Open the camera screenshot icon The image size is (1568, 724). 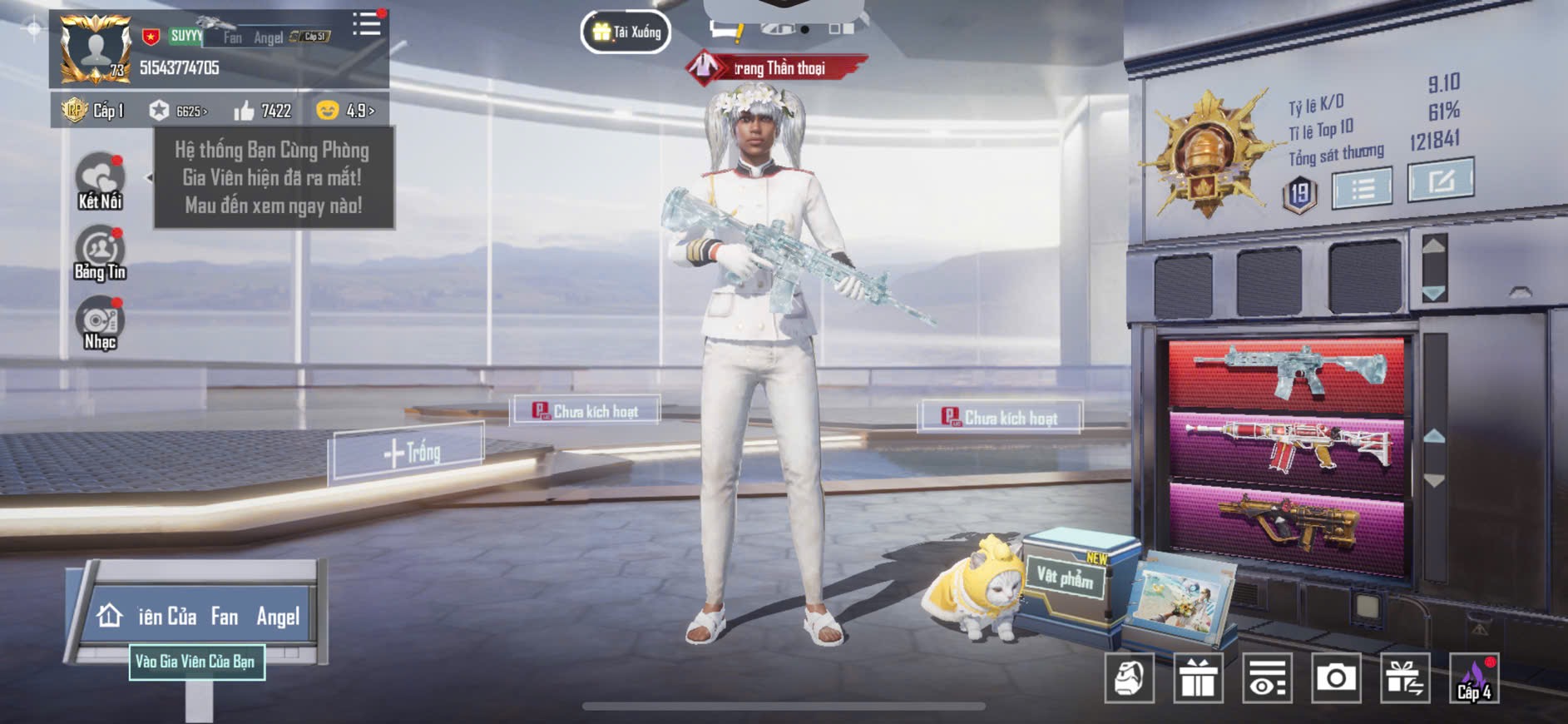click(1335, 678)
